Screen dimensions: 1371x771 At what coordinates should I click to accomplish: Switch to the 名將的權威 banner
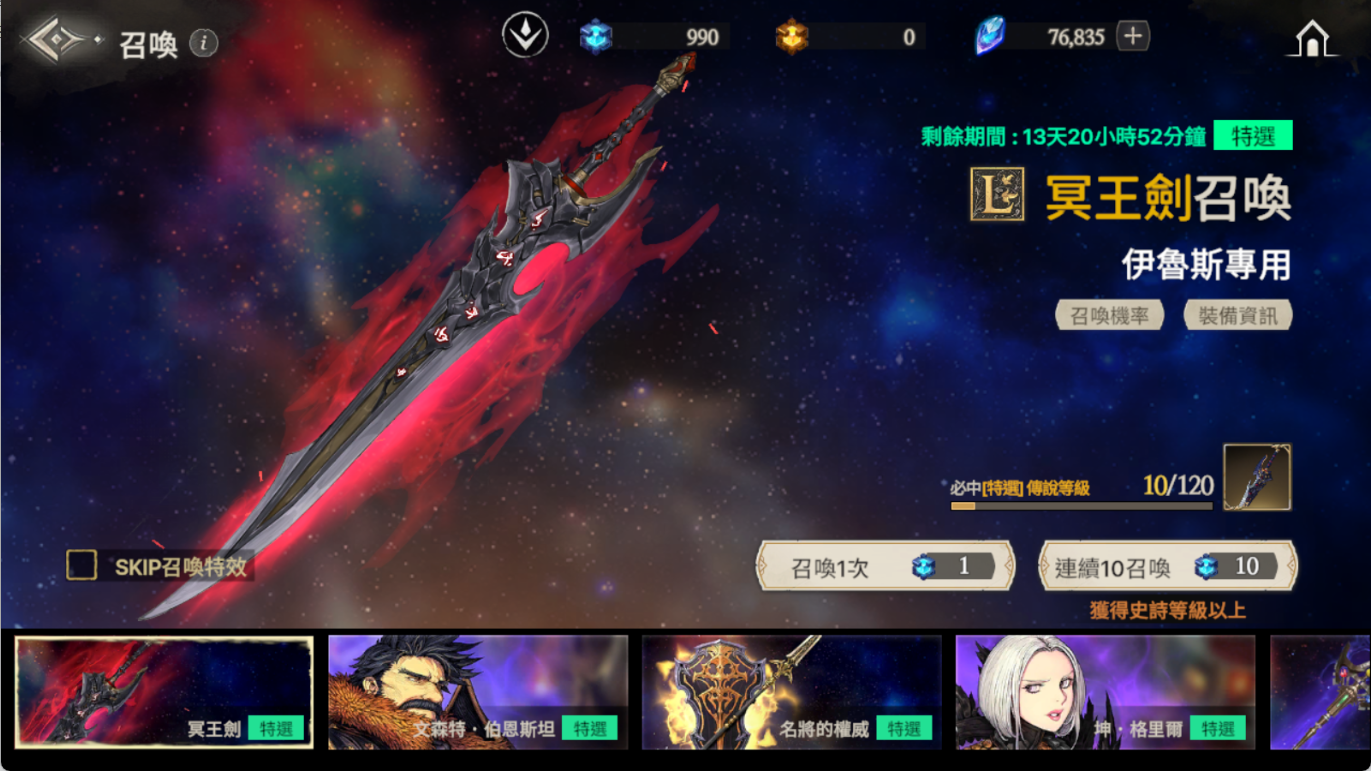tap(791, 692)
